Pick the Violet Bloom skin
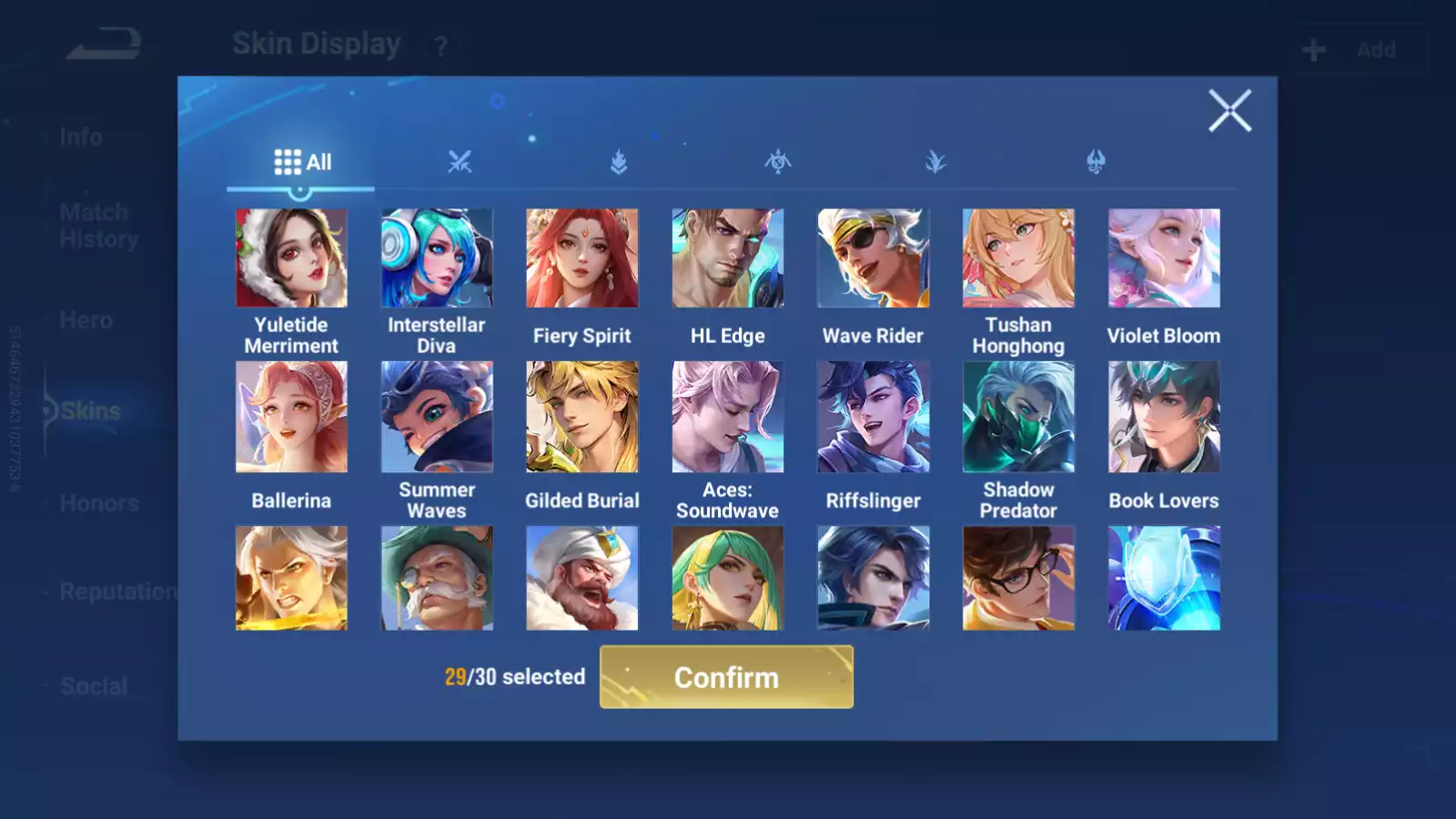 click(x=1164, y=258)
